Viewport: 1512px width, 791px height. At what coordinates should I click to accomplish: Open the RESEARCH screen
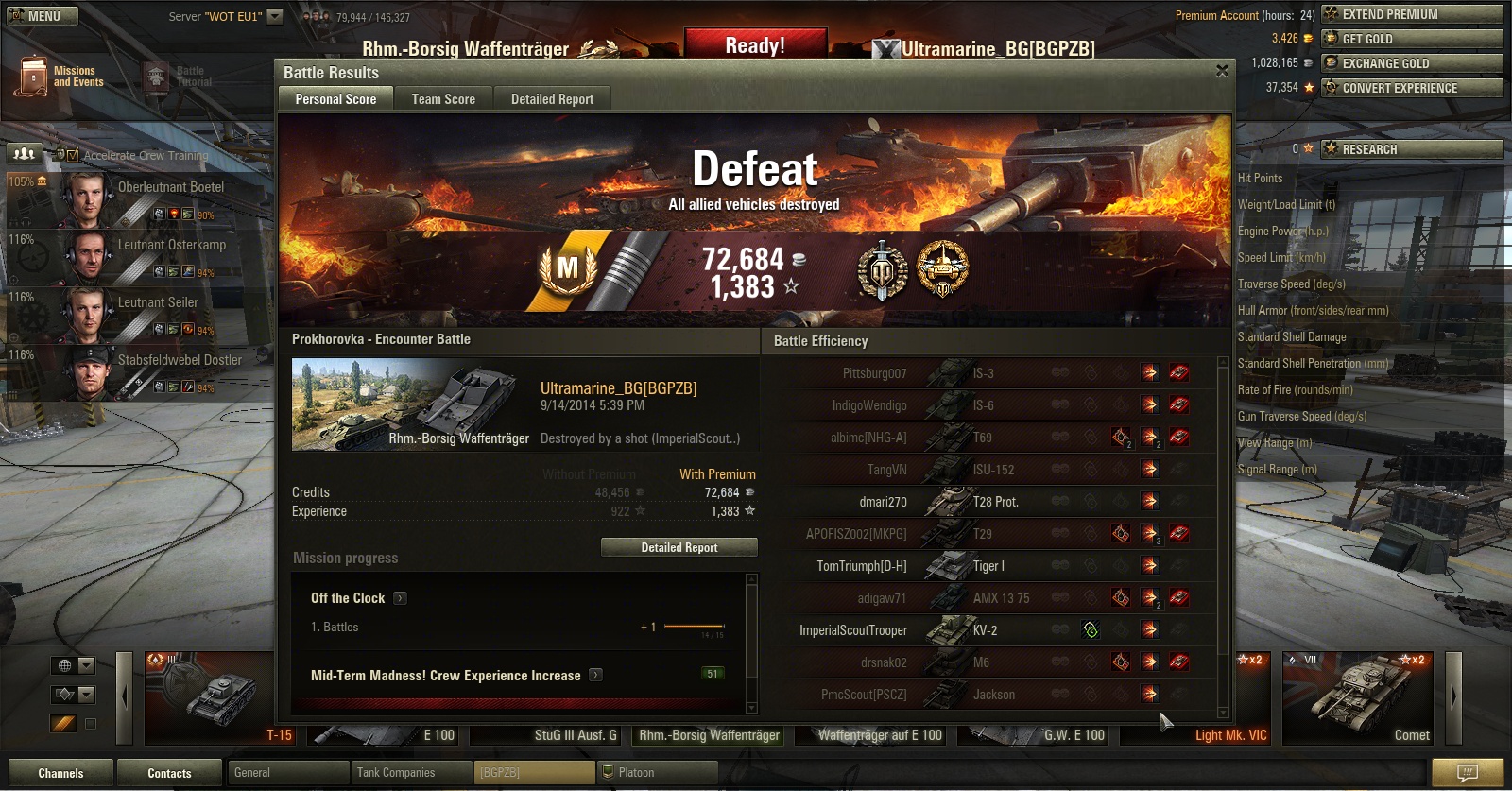[x=1412, y=149]
